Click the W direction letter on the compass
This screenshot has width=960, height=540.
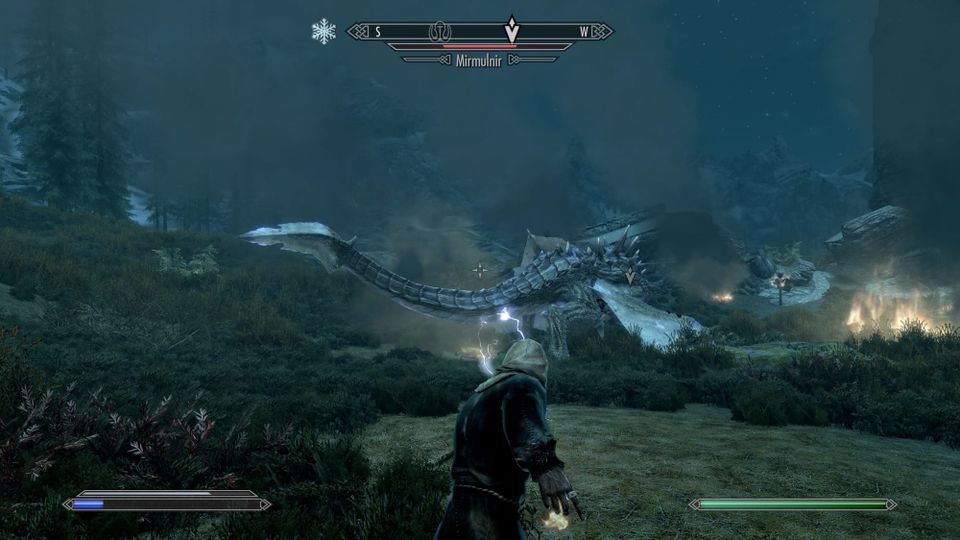584,32
